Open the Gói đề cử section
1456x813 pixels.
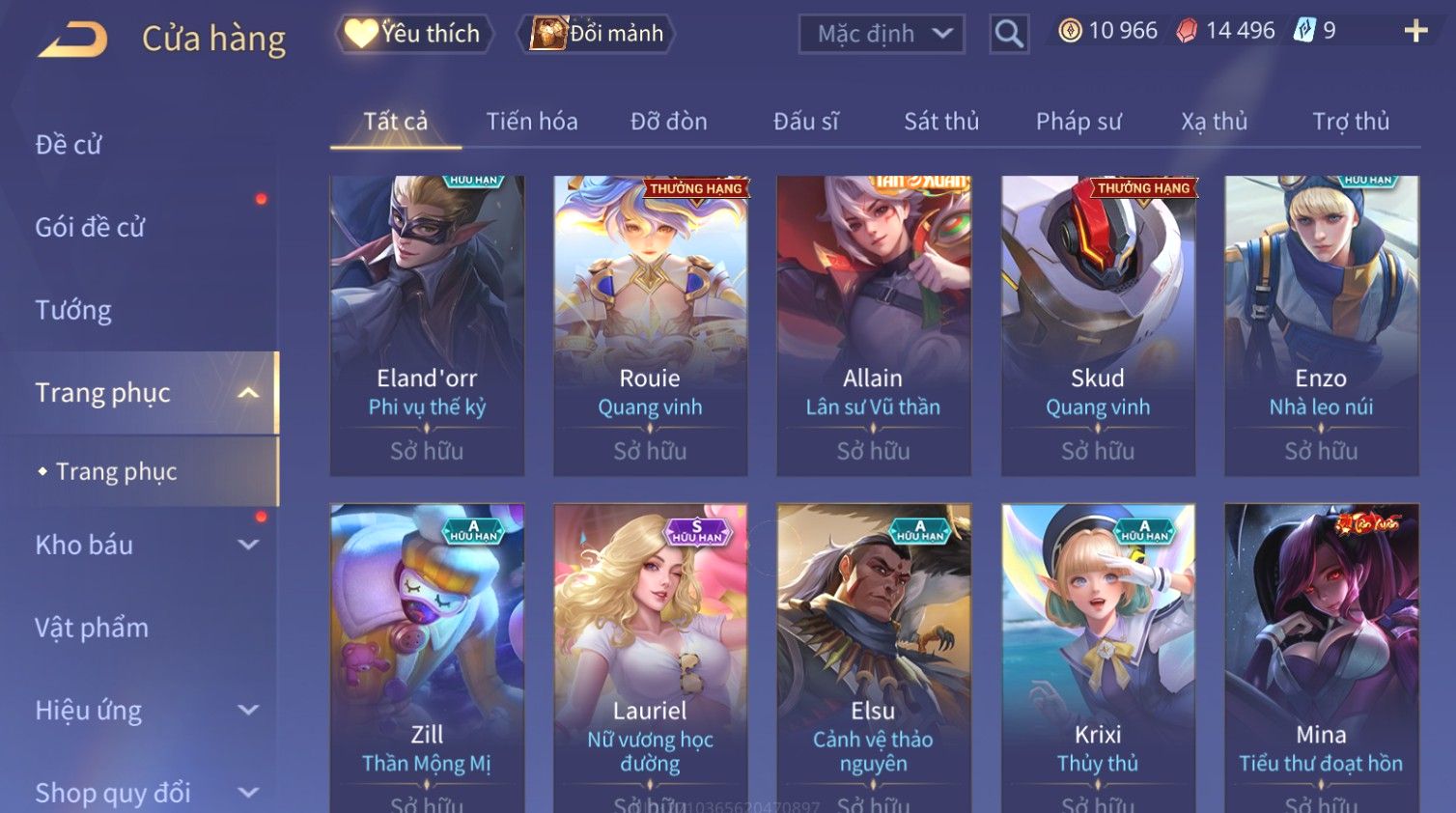click(90, 228)
